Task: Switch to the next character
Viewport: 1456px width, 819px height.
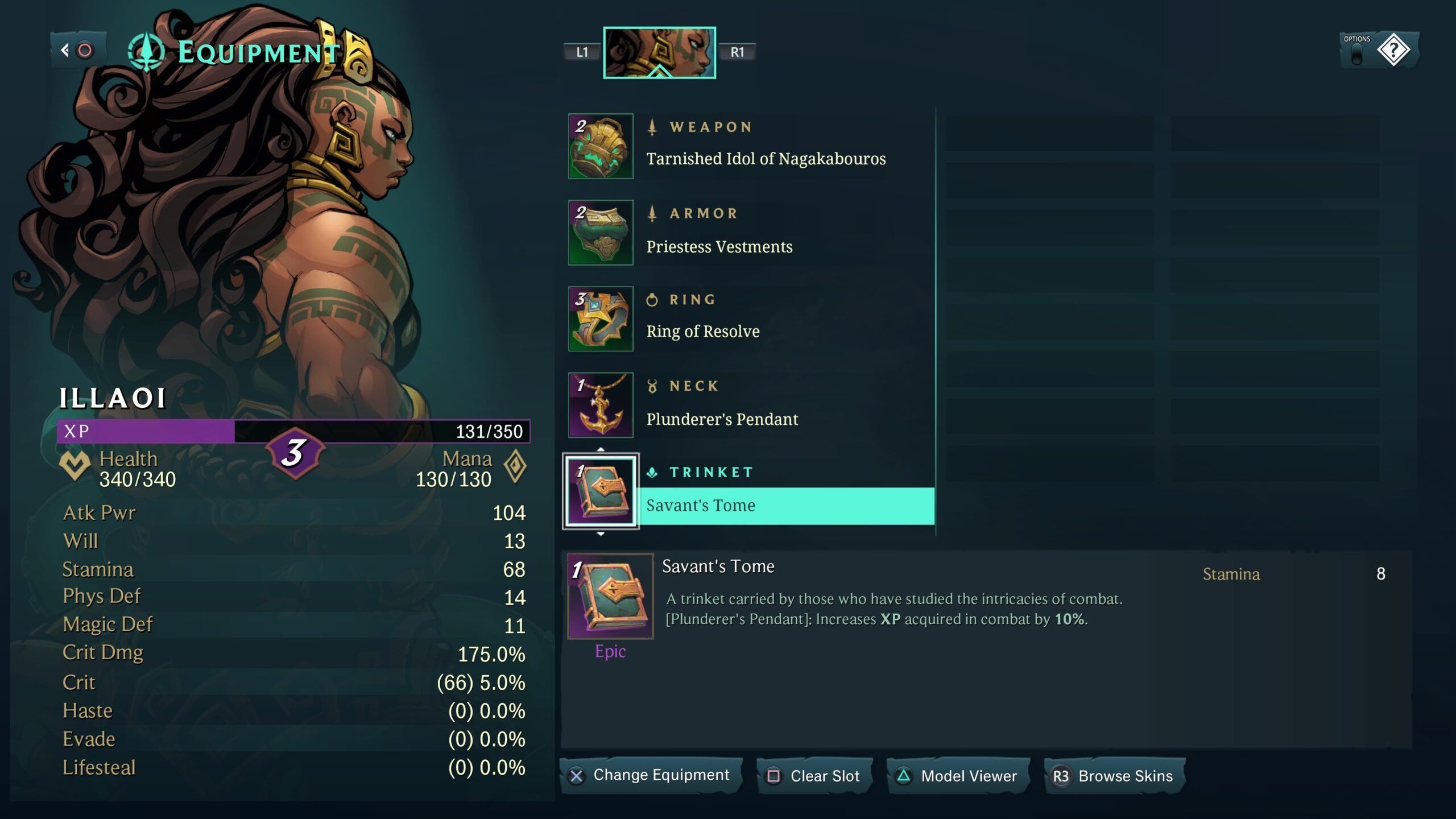Action: coord(737,52)
